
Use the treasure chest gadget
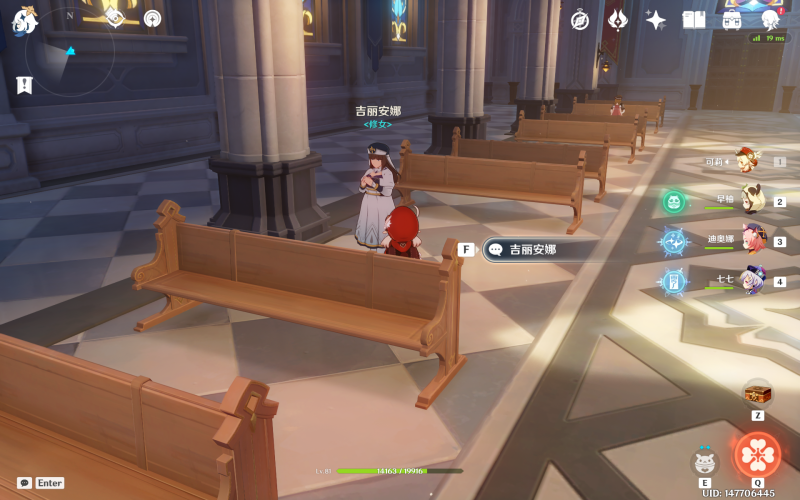[757, 393]
